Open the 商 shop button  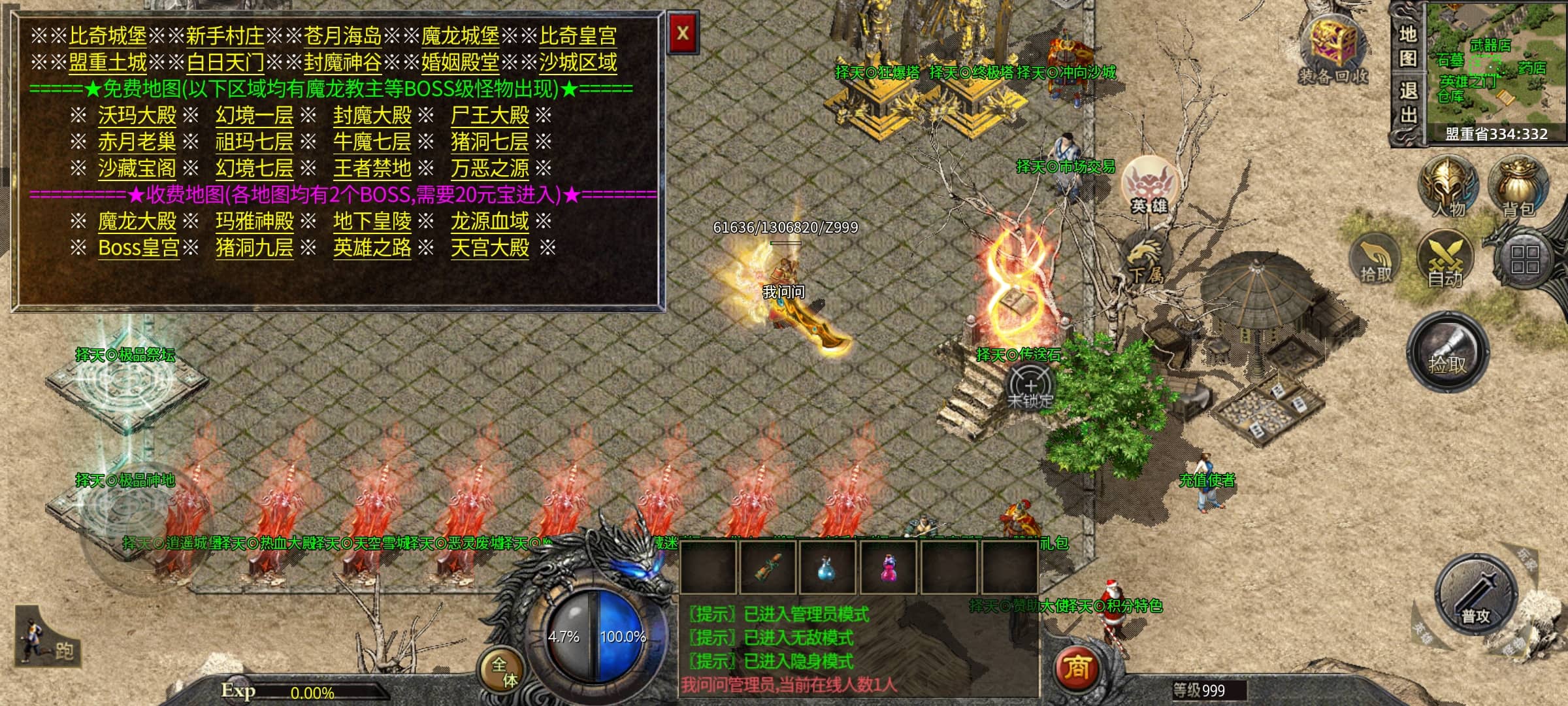pos(1077,668)
